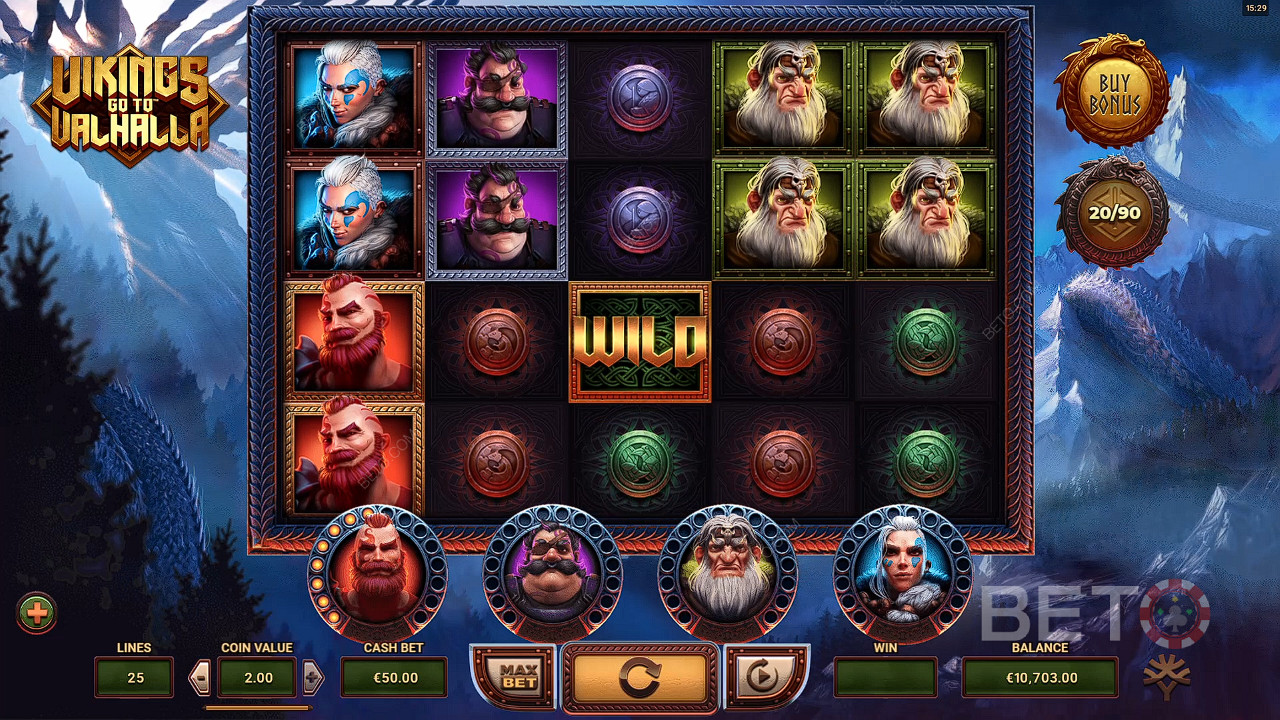Start autoplay with the circular play button
The image size is (1280, 720).
click(763, 677)
